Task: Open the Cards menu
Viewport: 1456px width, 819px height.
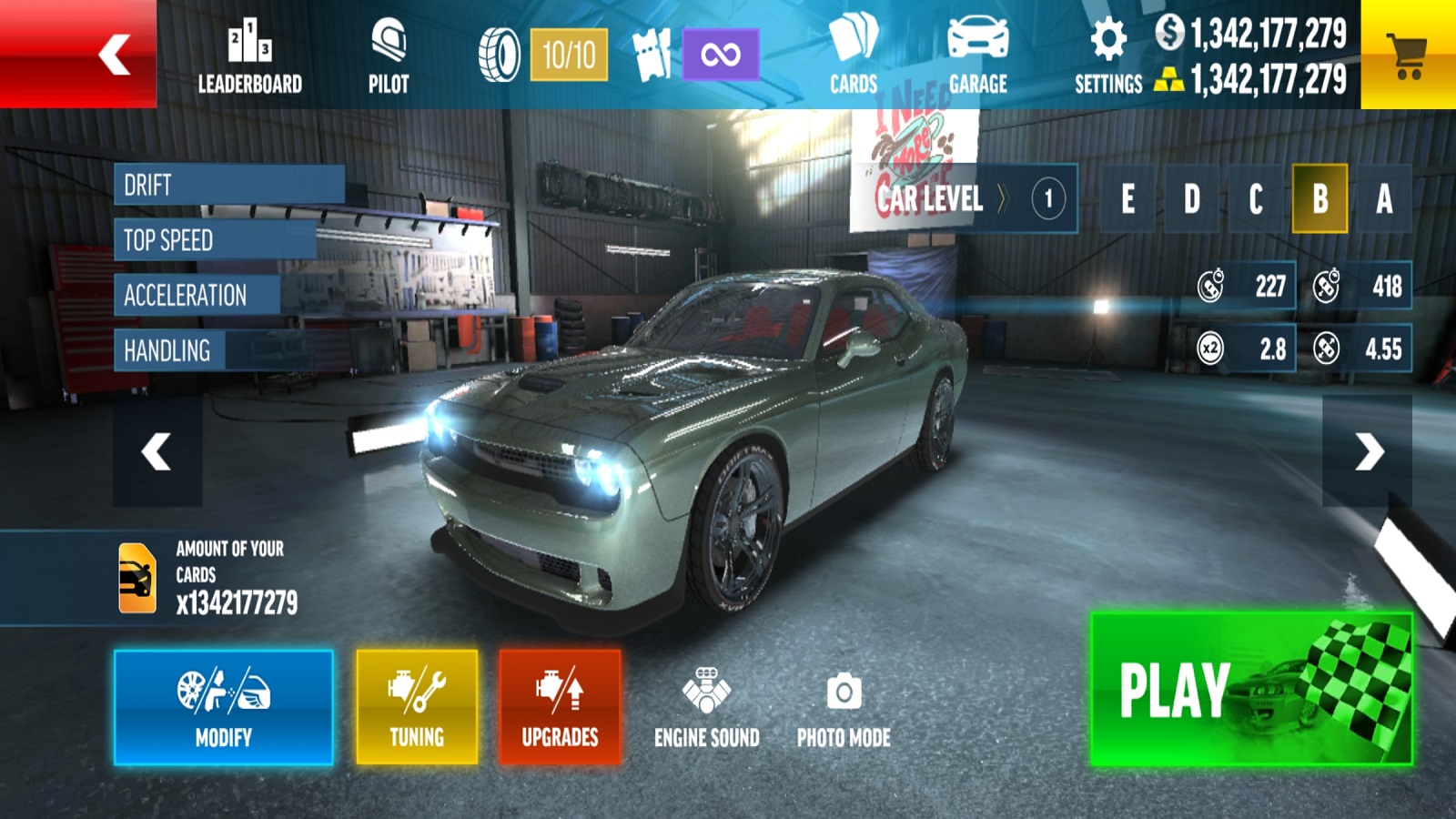Action: point(854,56)
